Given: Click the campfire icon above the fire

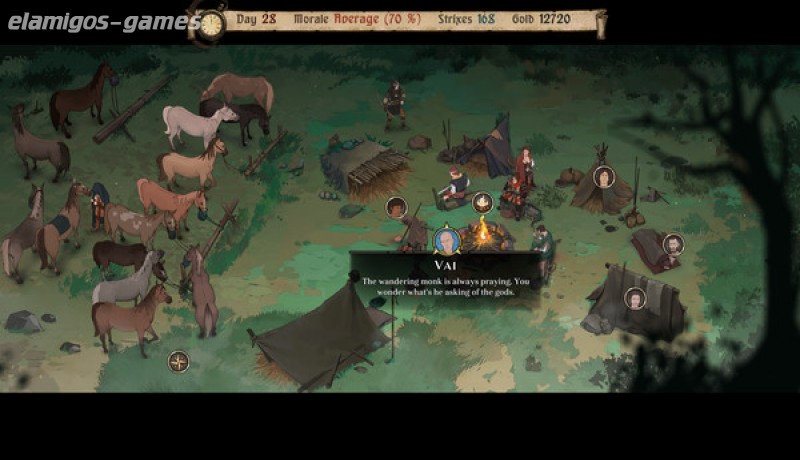Looking at the screenshot, I should pyautogui.click(x=482, y=203).
